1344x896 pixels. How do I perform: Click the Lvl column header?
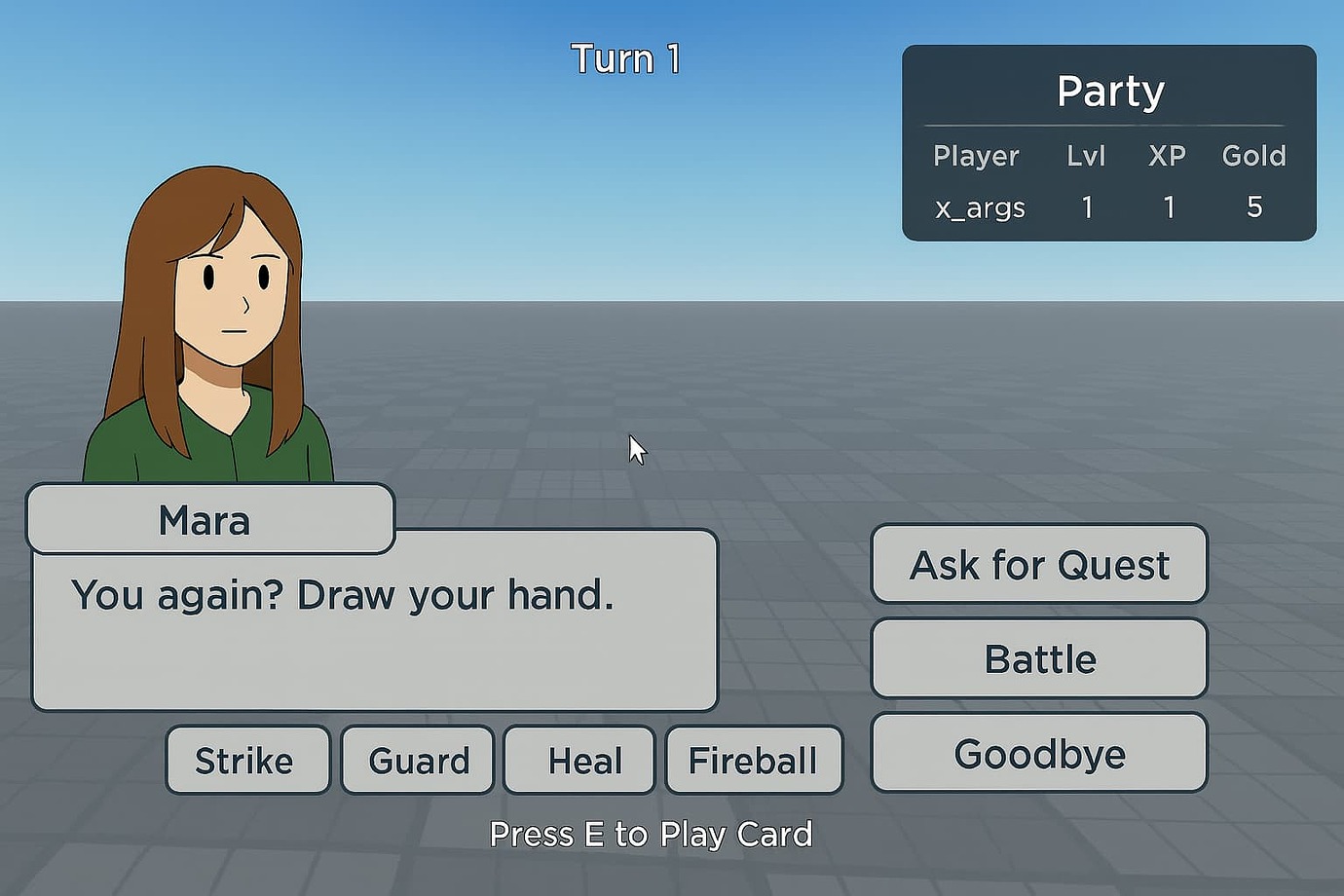pyautogui.click(x=1085, y=156)
